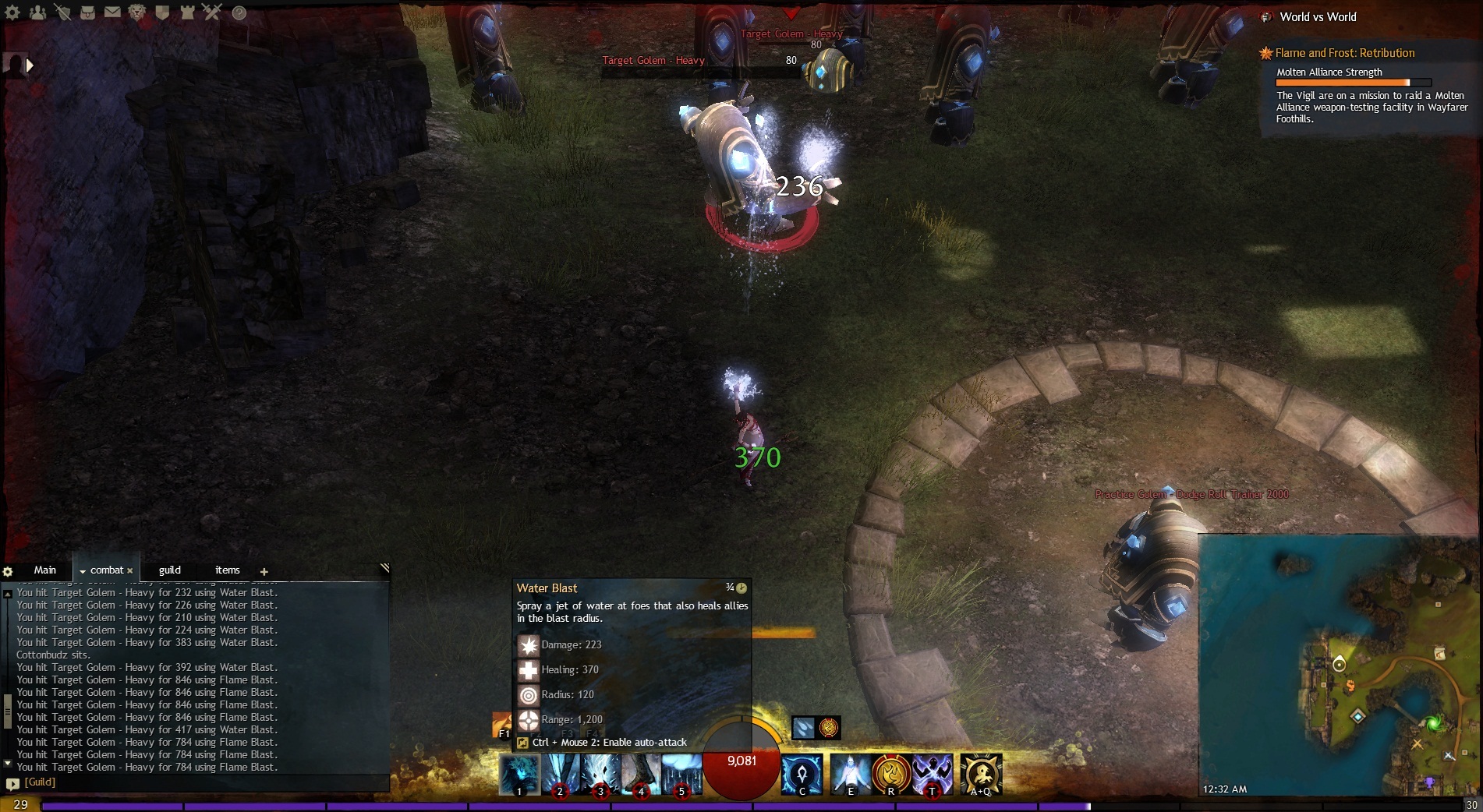
Task: Activate the Water Blast skill in slot 1
Action: pyautogui.click(x=519, y=775)
